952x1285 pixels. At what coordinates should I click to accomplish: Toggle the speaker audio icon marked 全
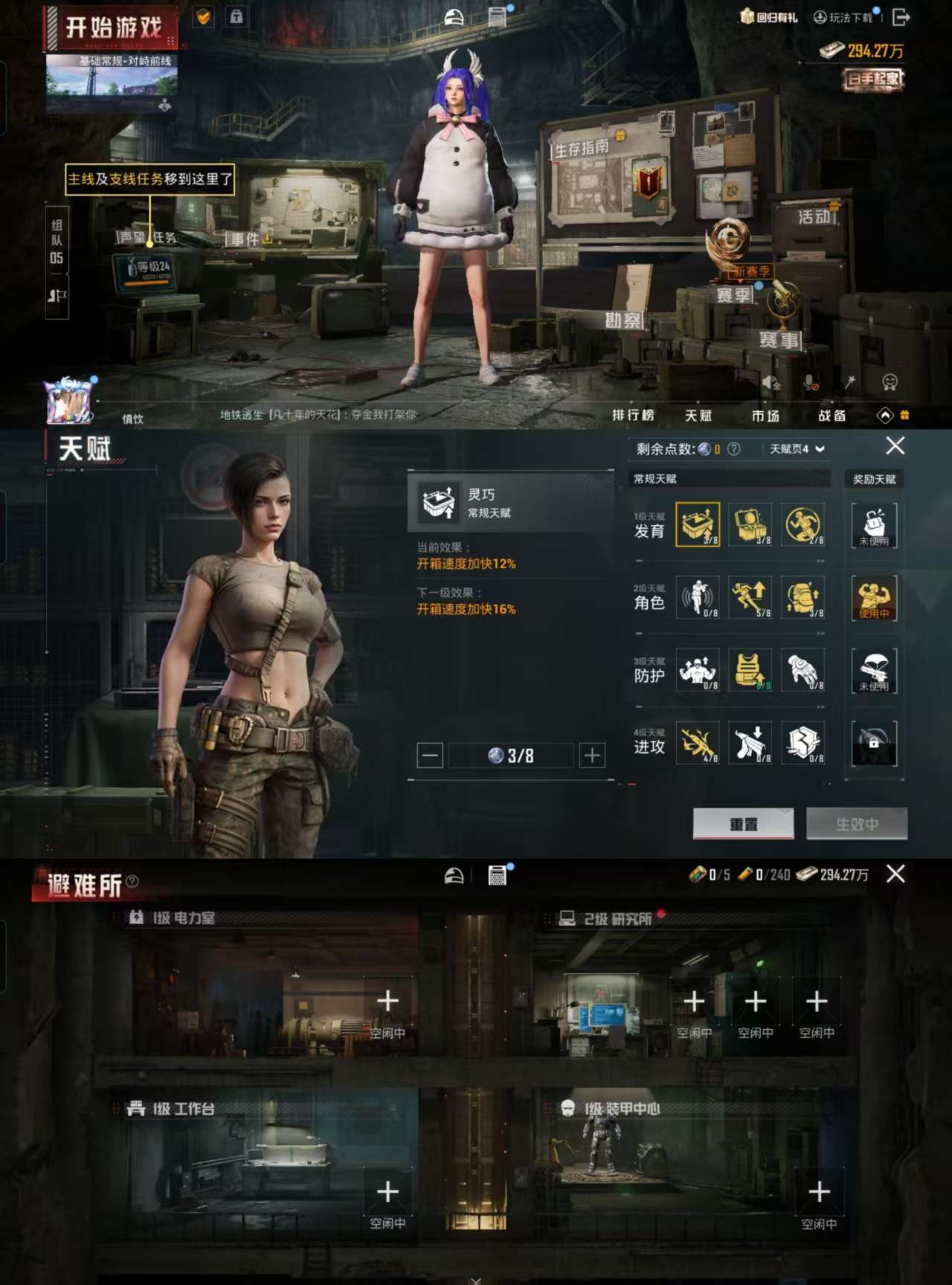771,381
